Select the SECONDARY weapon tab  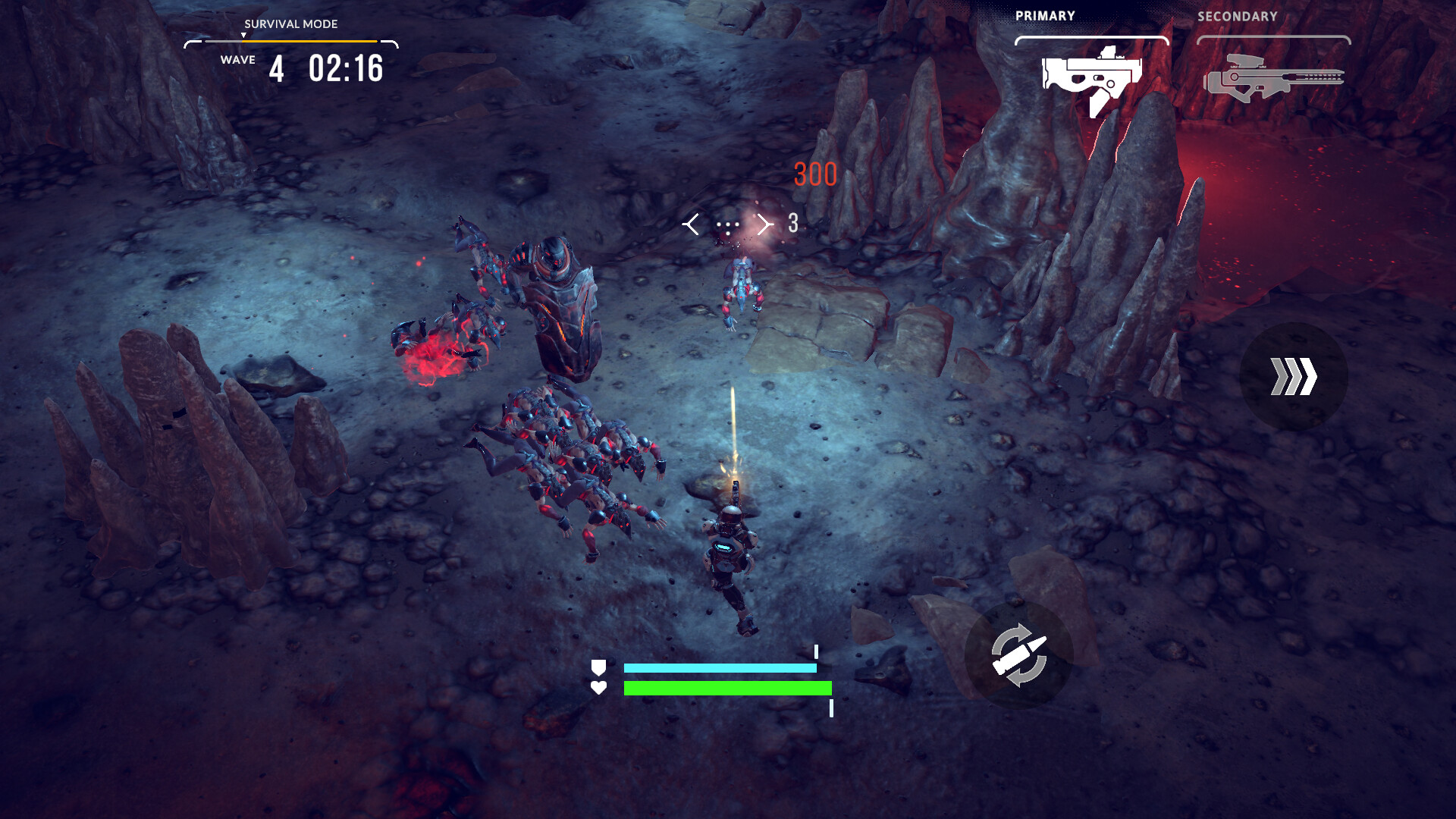click(1238, 15)
